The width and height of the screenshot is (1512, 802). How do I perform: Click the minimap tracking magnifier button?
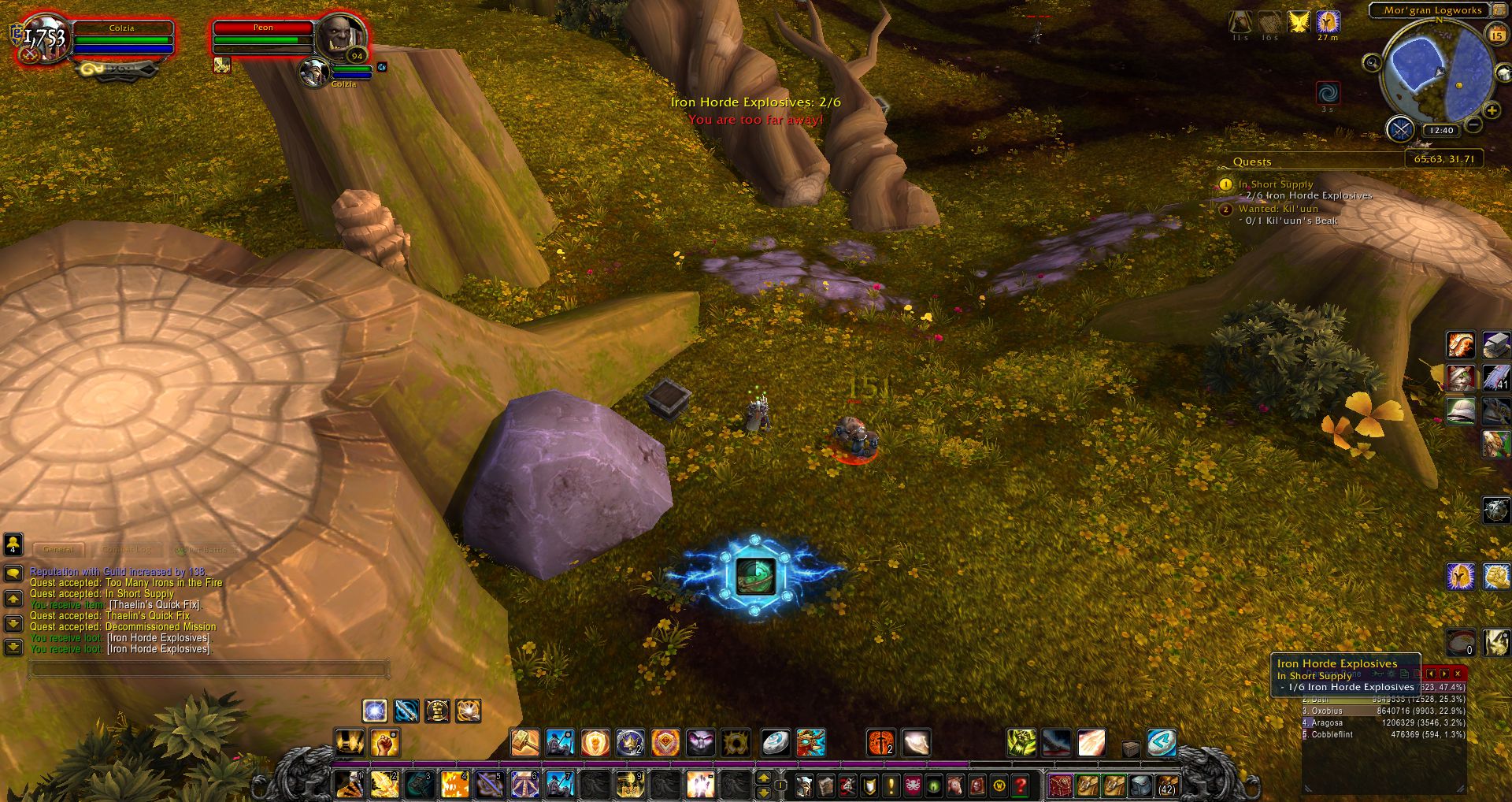pos(1372,62)
